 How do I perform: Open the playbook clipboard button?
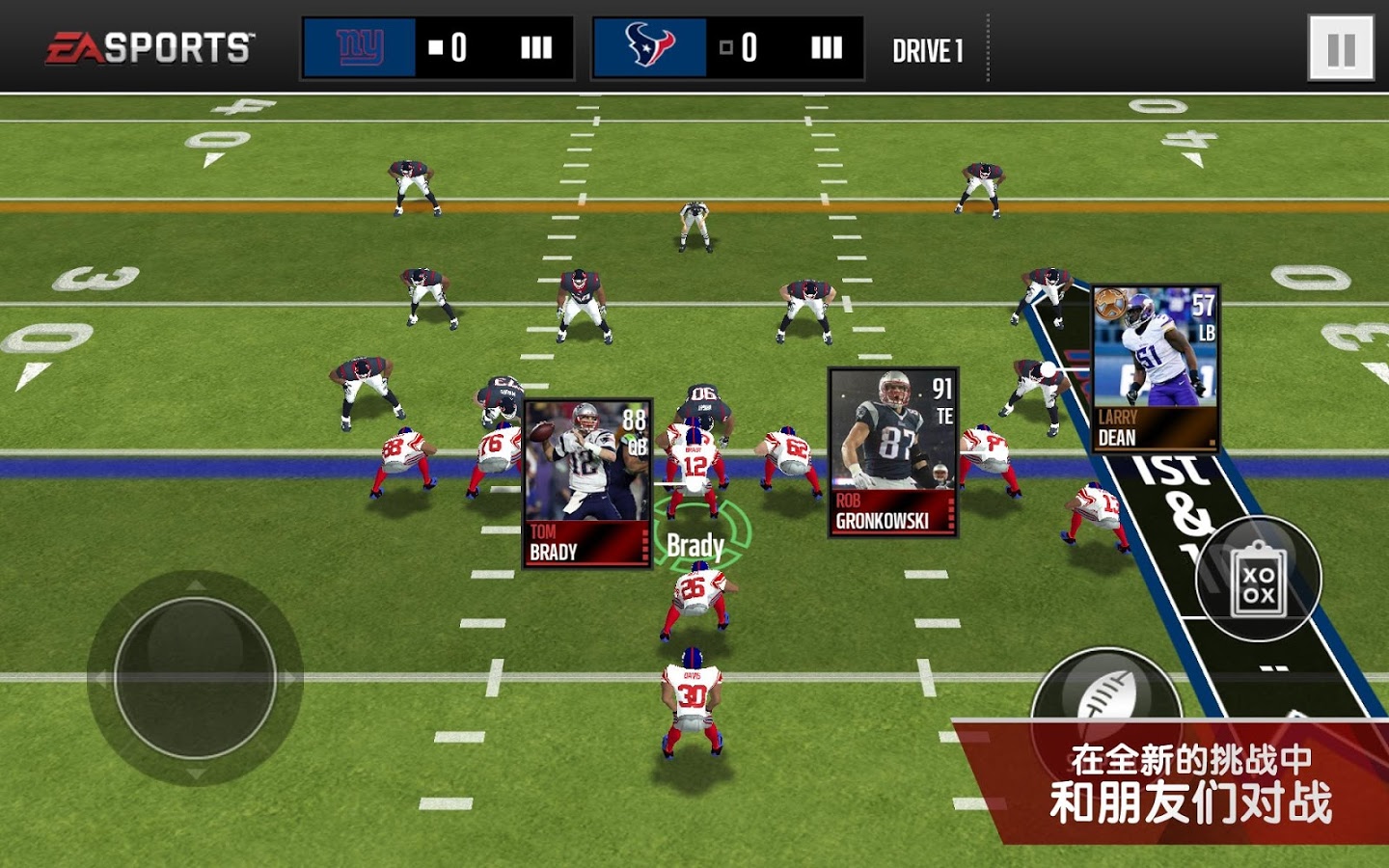click(x=1258, y=579)
